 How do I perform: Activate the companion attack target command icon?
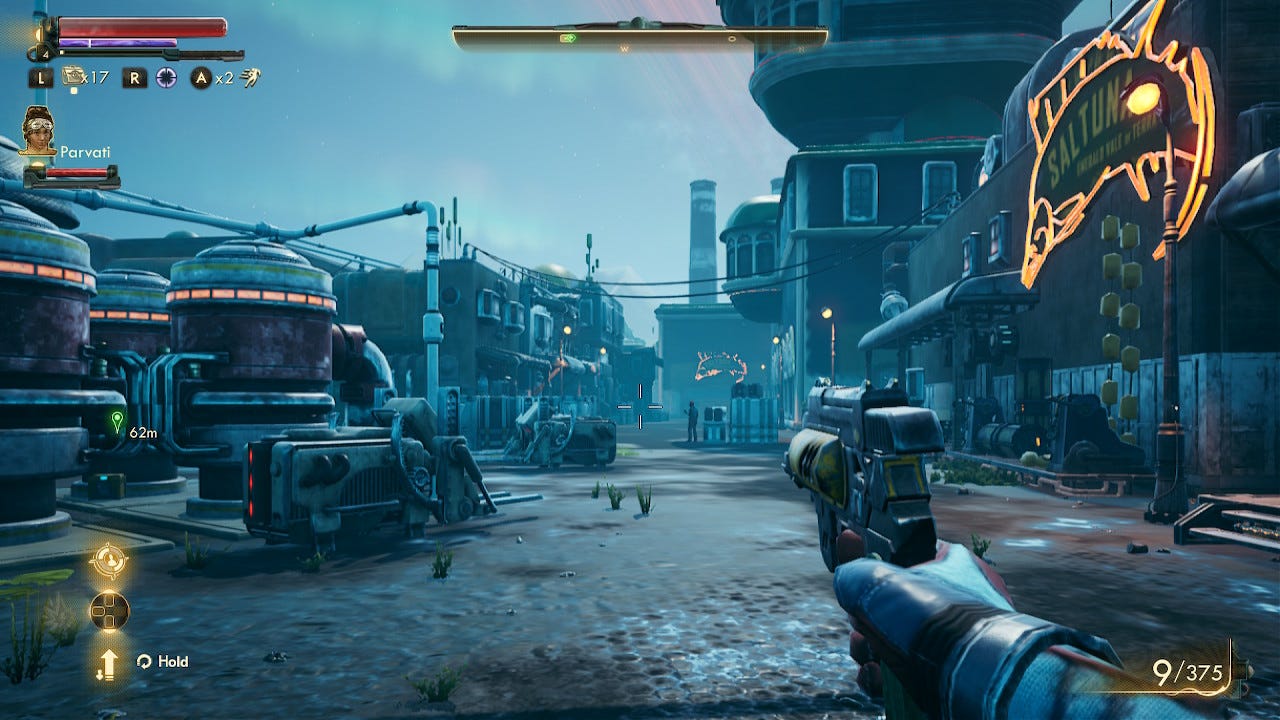point(108,561)
